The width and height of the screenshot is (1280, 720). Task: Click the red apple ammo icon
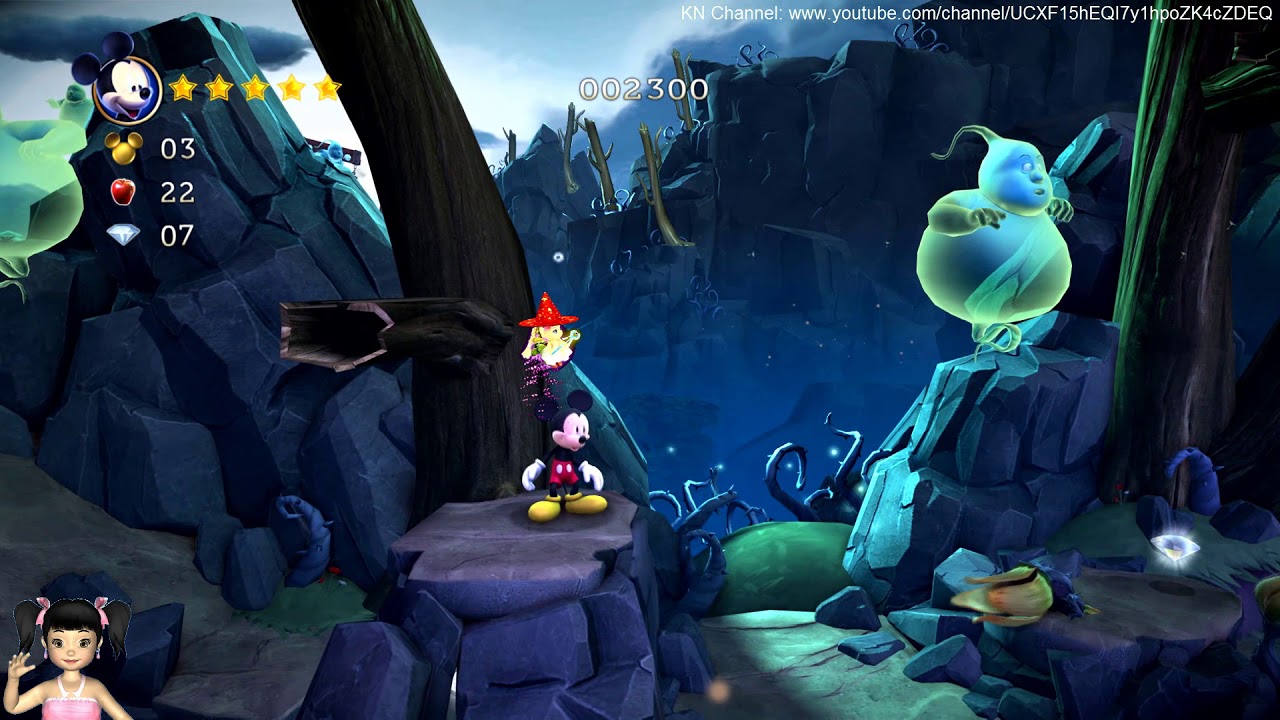click(x=123, y=191)
